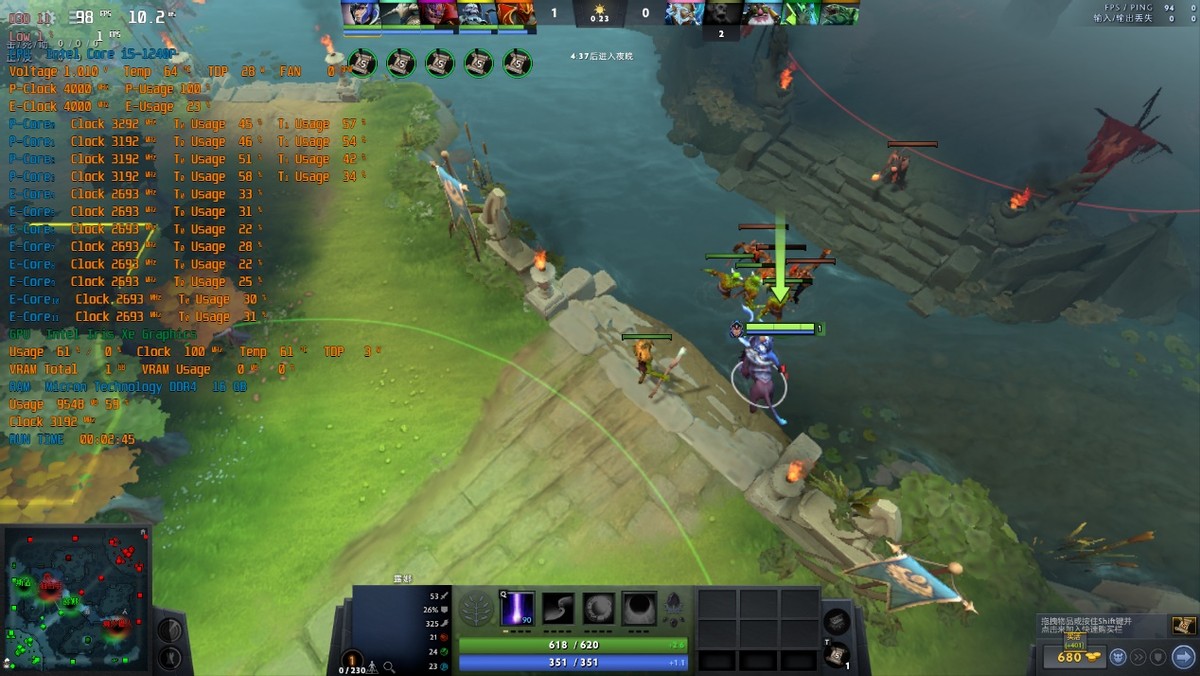The width and height of the screenshot is (1200, 676).
Task: Cast the Lucent Beam ability
Action: [517, 608]
